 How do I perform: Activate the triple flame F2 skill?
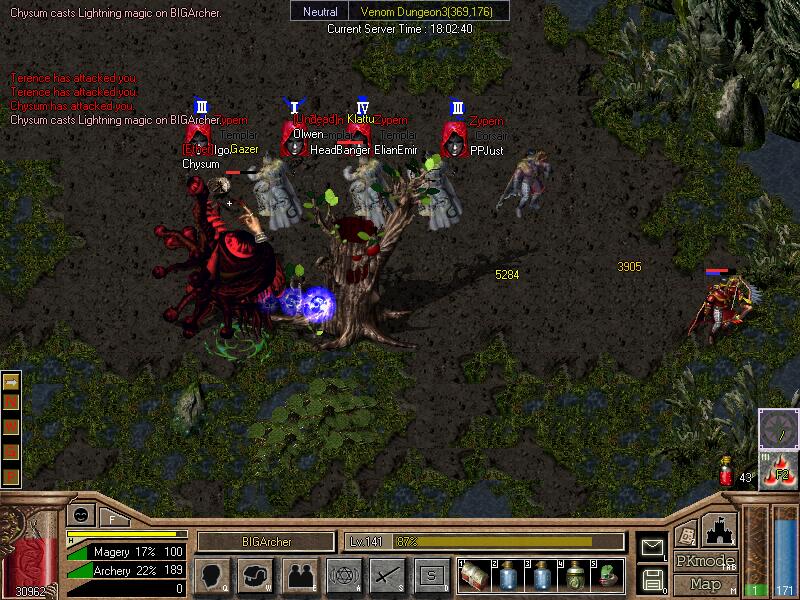pyautogui.click(x=780, y=470)
